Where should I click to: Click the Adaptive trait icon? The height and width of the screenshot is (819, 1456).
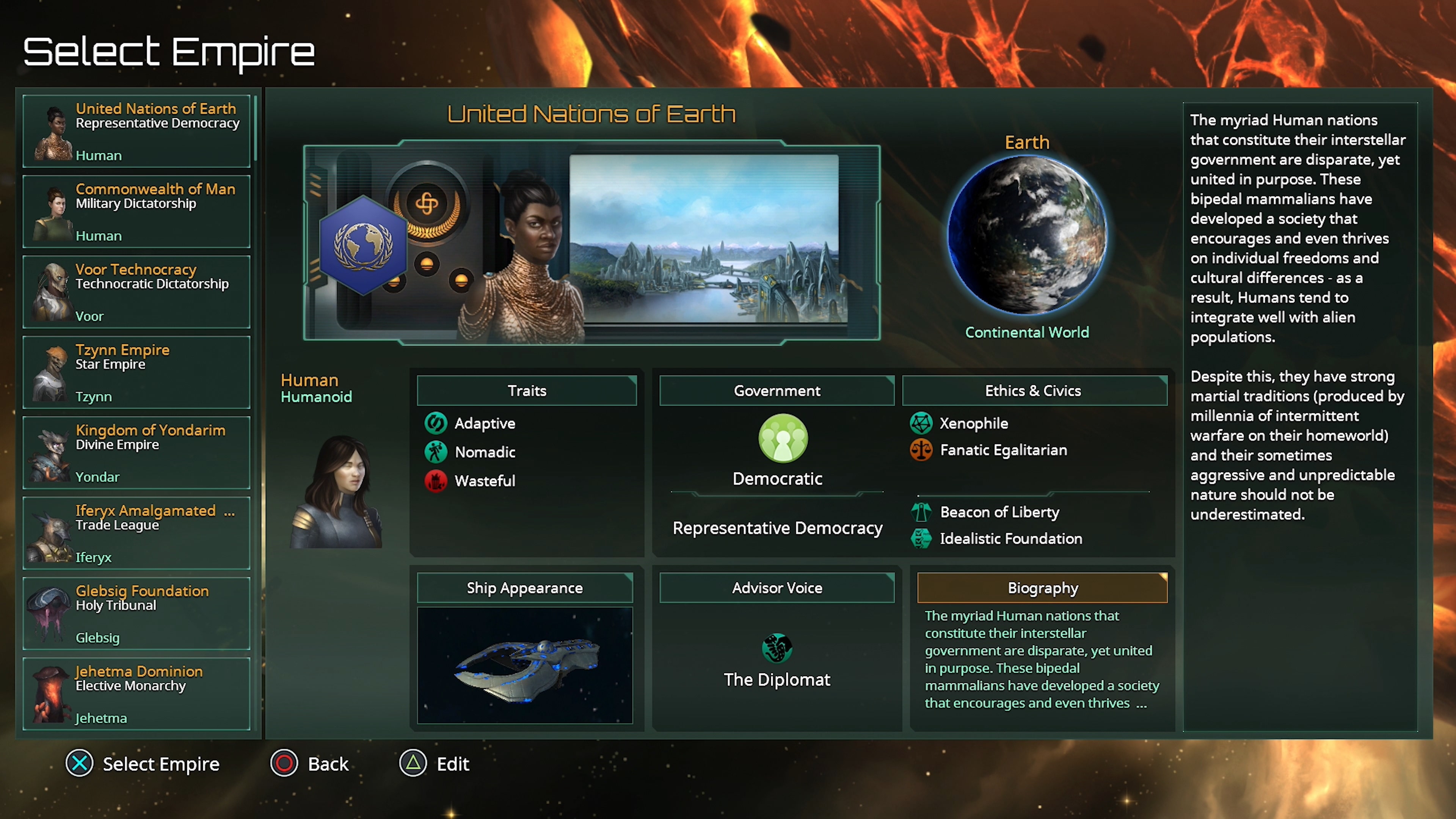436,424
